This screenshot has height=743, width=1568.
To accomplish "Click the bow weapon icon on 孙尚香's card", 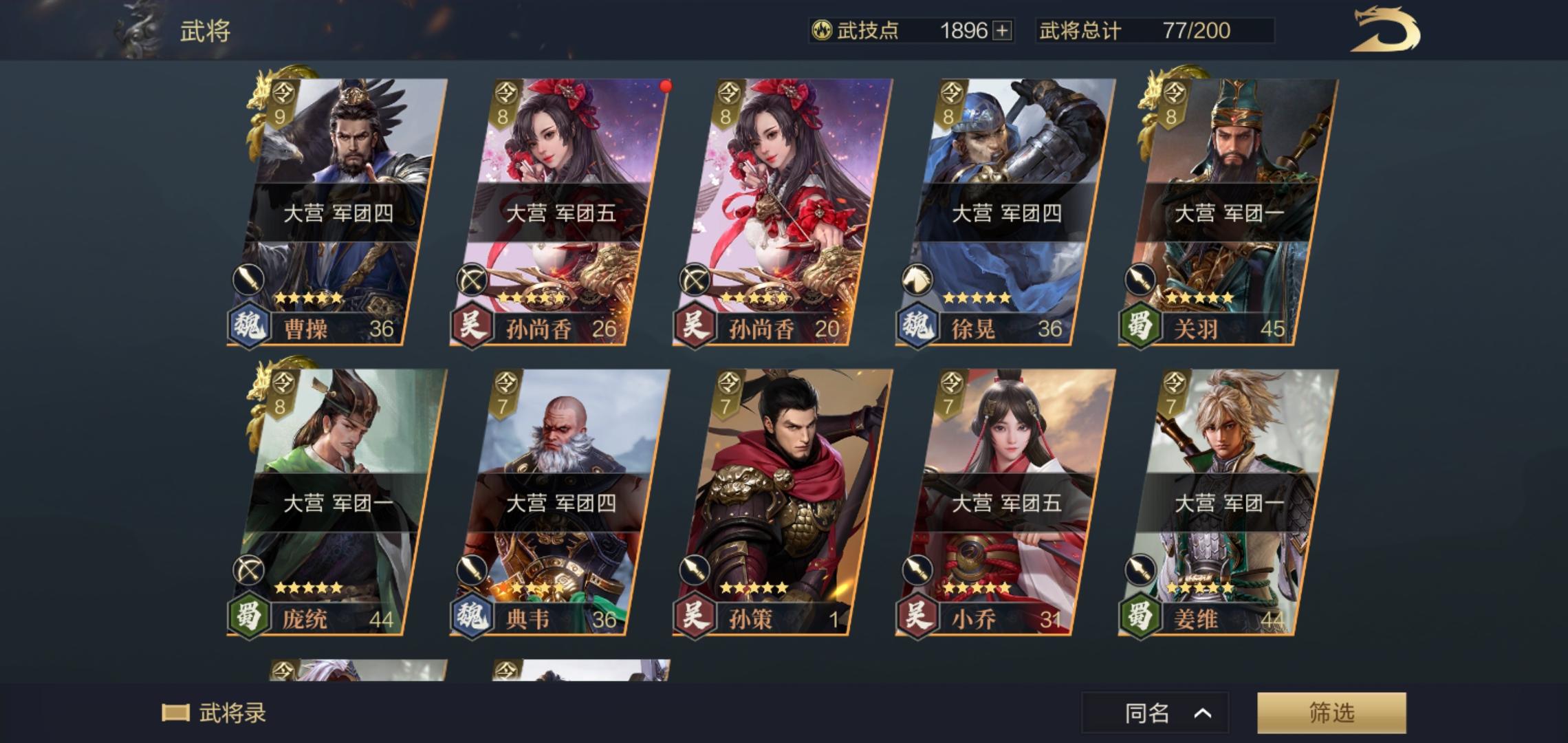I will (471, 279).
